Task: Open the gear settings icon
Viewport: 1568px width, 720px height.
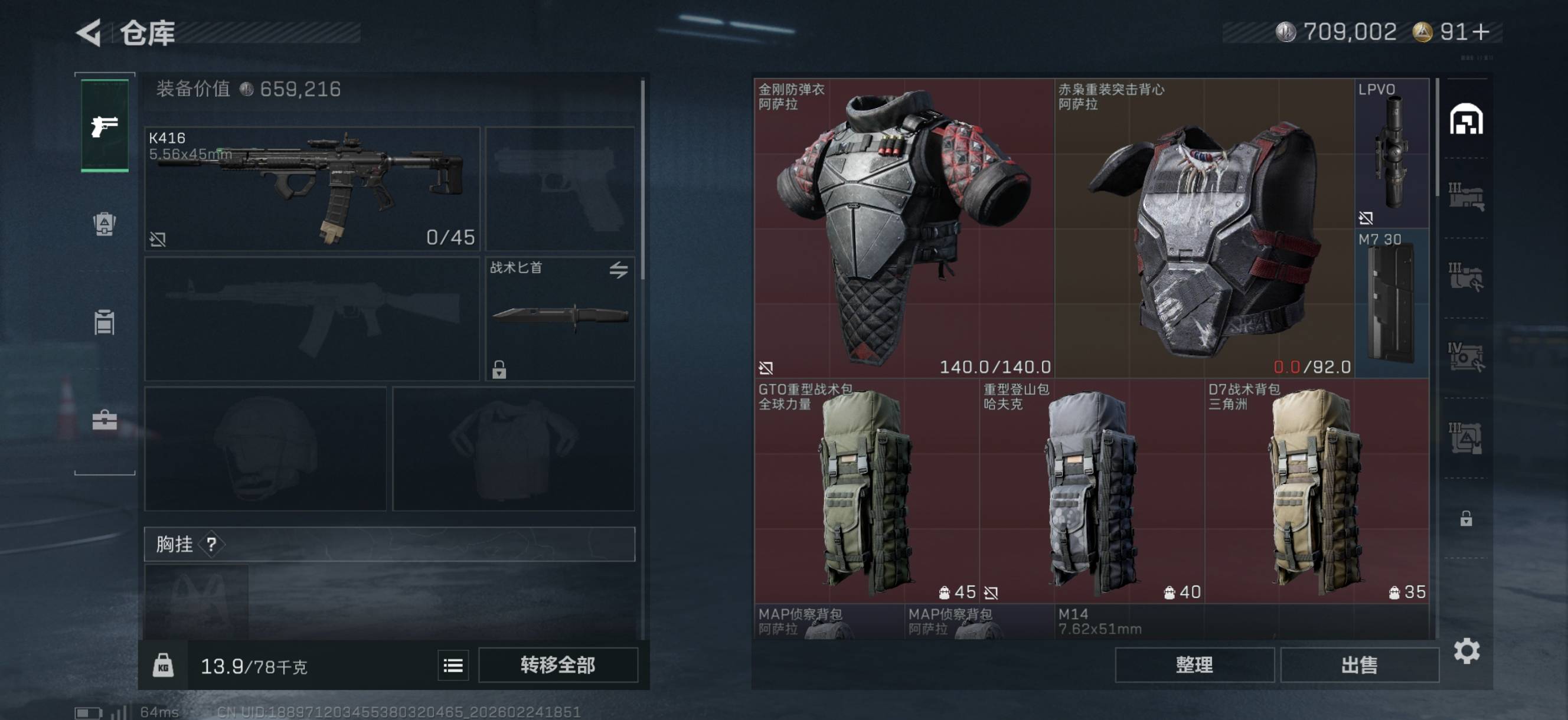Action: point(1466,651)
